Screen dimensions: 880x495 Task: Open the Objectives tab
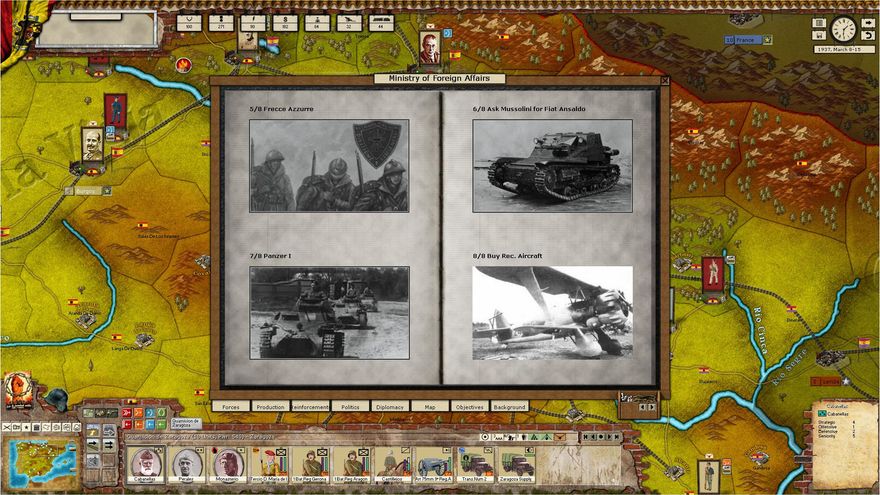pyautogui.click(x=469, y=407)
